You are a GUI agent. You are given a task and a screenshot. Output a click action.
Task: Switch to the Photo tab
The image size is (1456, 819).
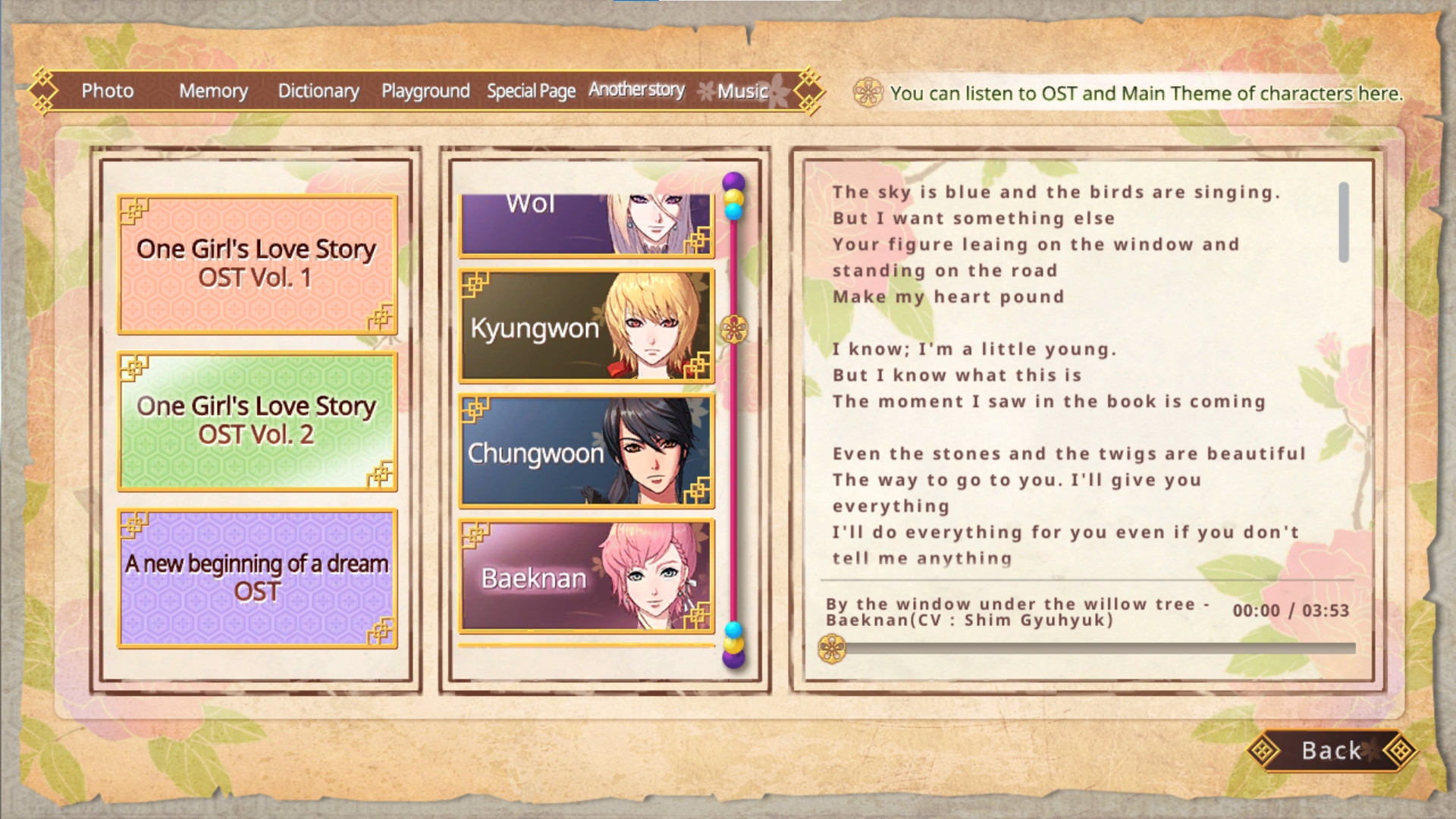pos(108,90)
